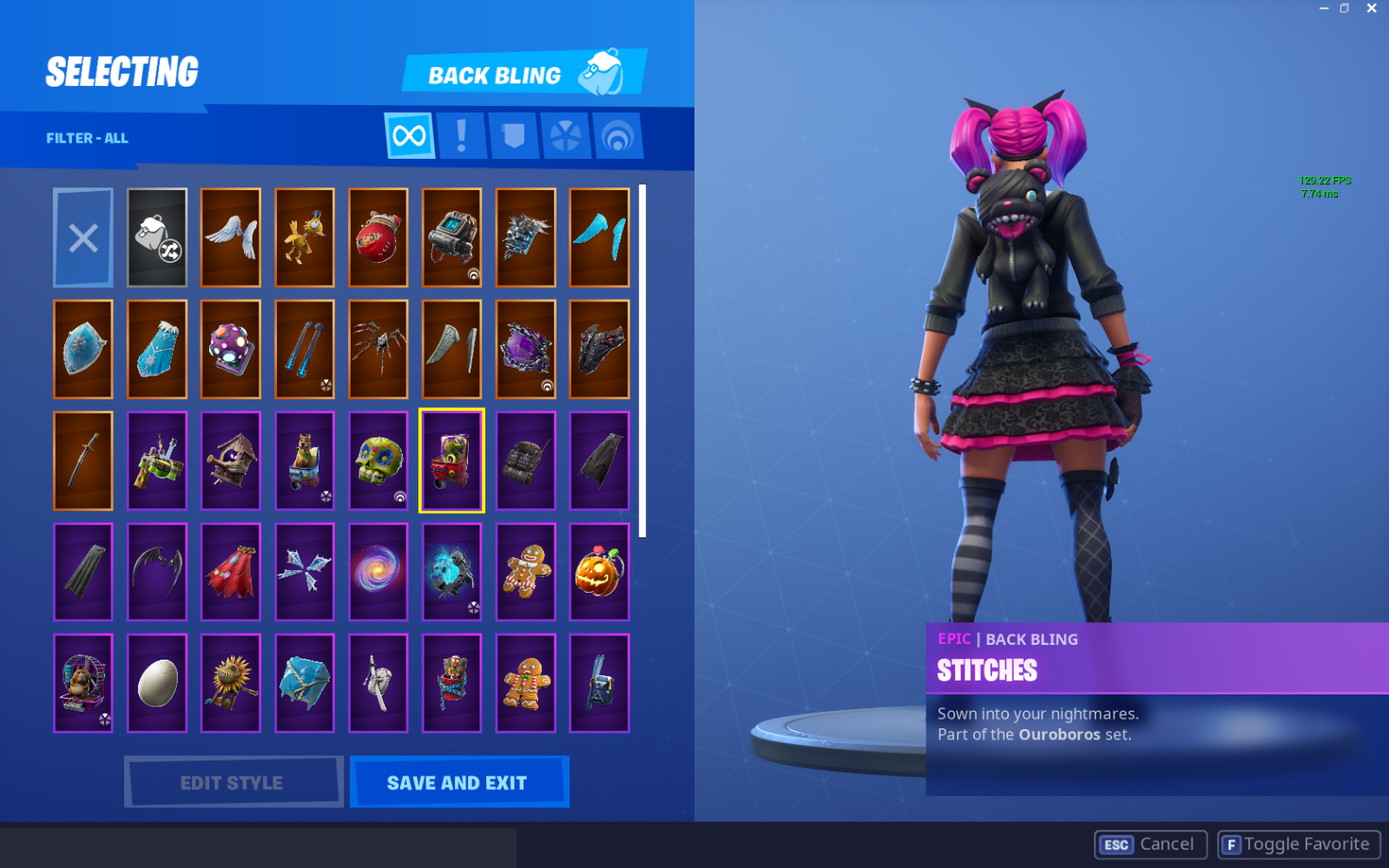Screen dimensions: 1389x868
Task: Select the random shuffle back bling slot
Action: 156,238
